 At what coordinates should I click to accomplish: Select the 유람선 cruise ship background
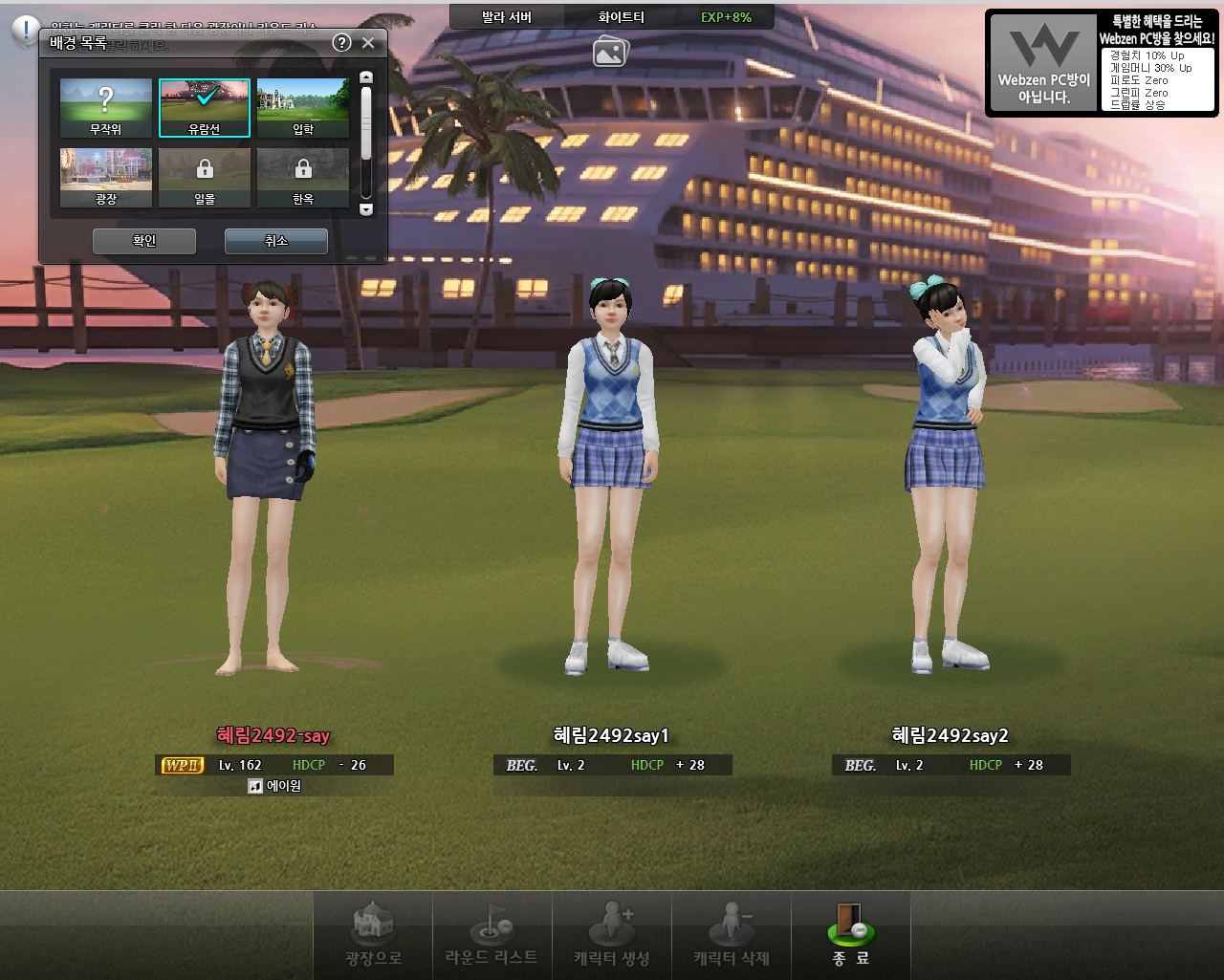[205, 108]
